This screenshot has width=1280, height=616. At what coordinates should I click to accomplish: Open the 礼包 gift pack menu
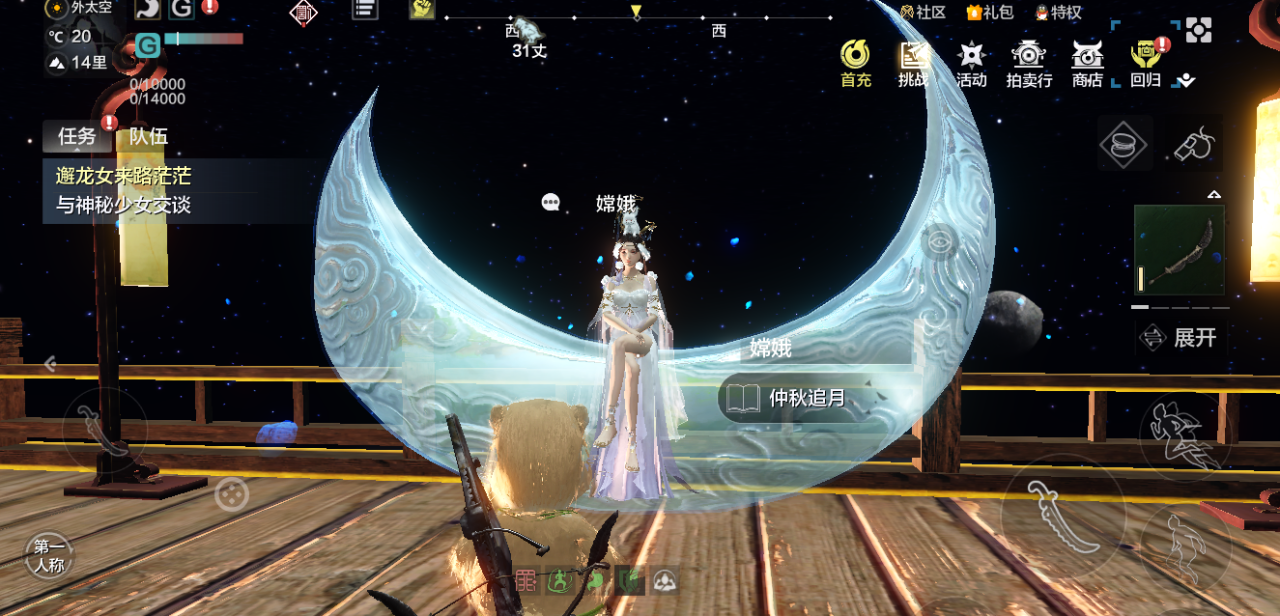pos(988,12)
